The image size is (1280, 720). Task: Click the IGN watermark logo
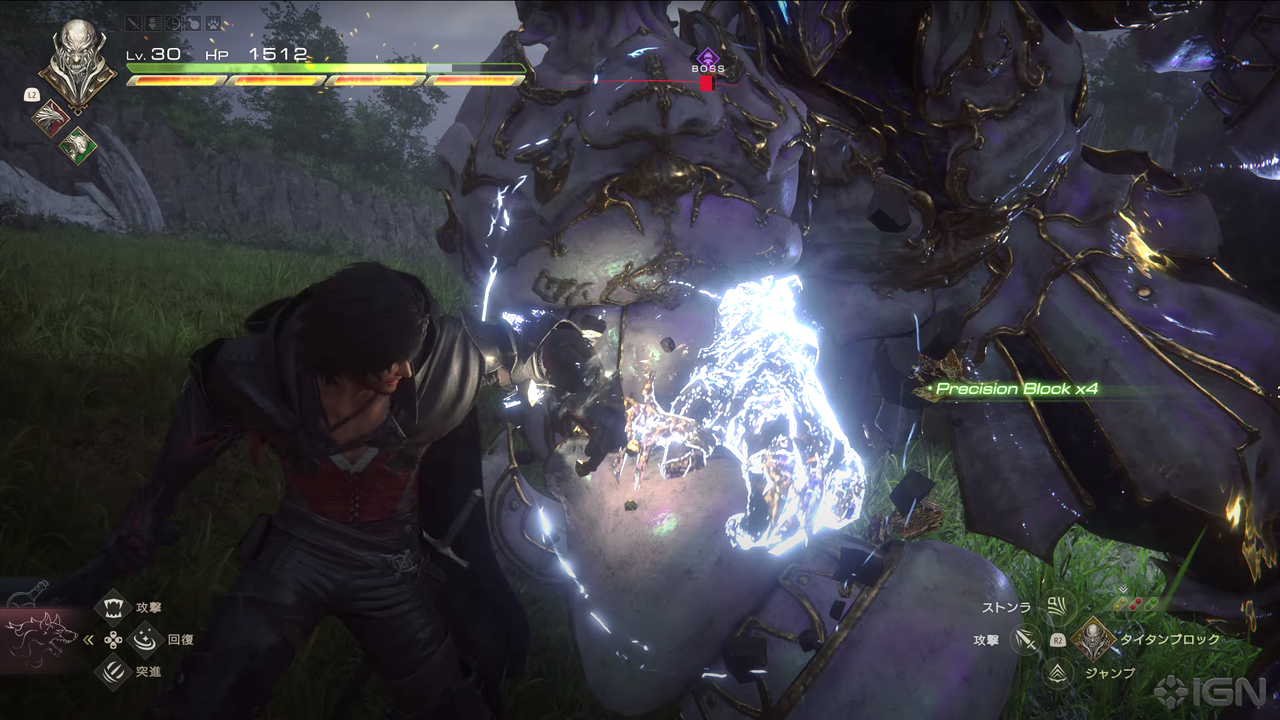tap(1213, 690)
